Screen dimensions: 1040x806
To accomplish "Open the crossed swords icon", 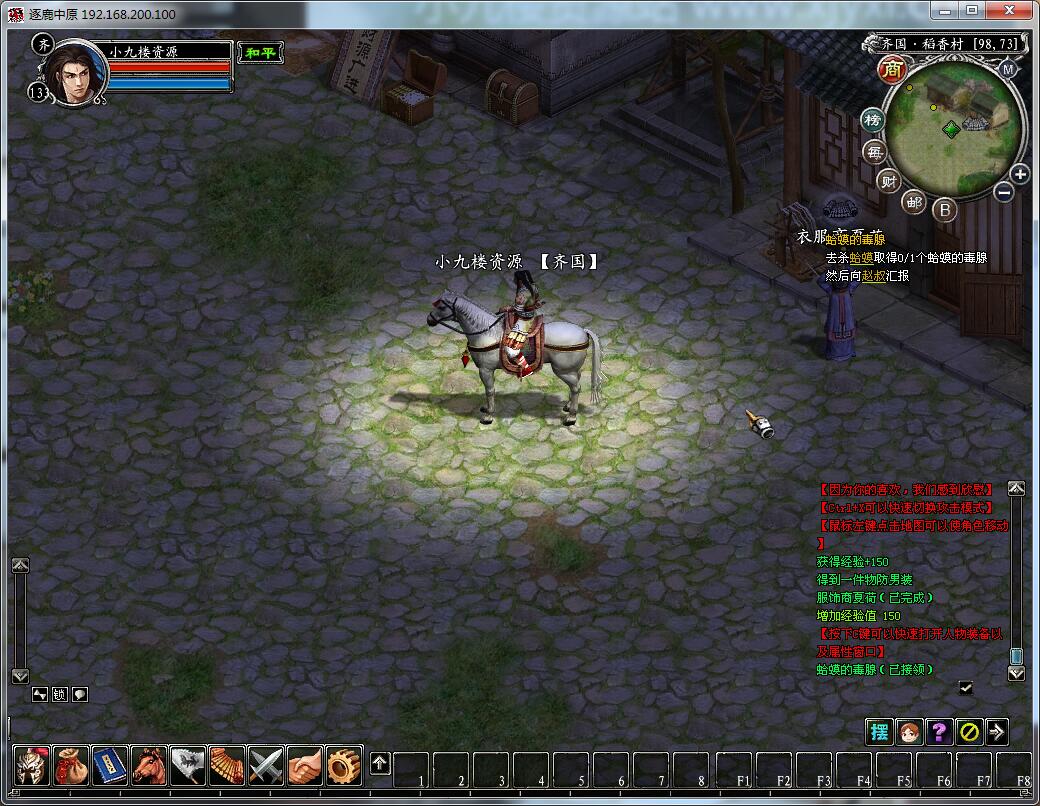I will pos(266,765).
